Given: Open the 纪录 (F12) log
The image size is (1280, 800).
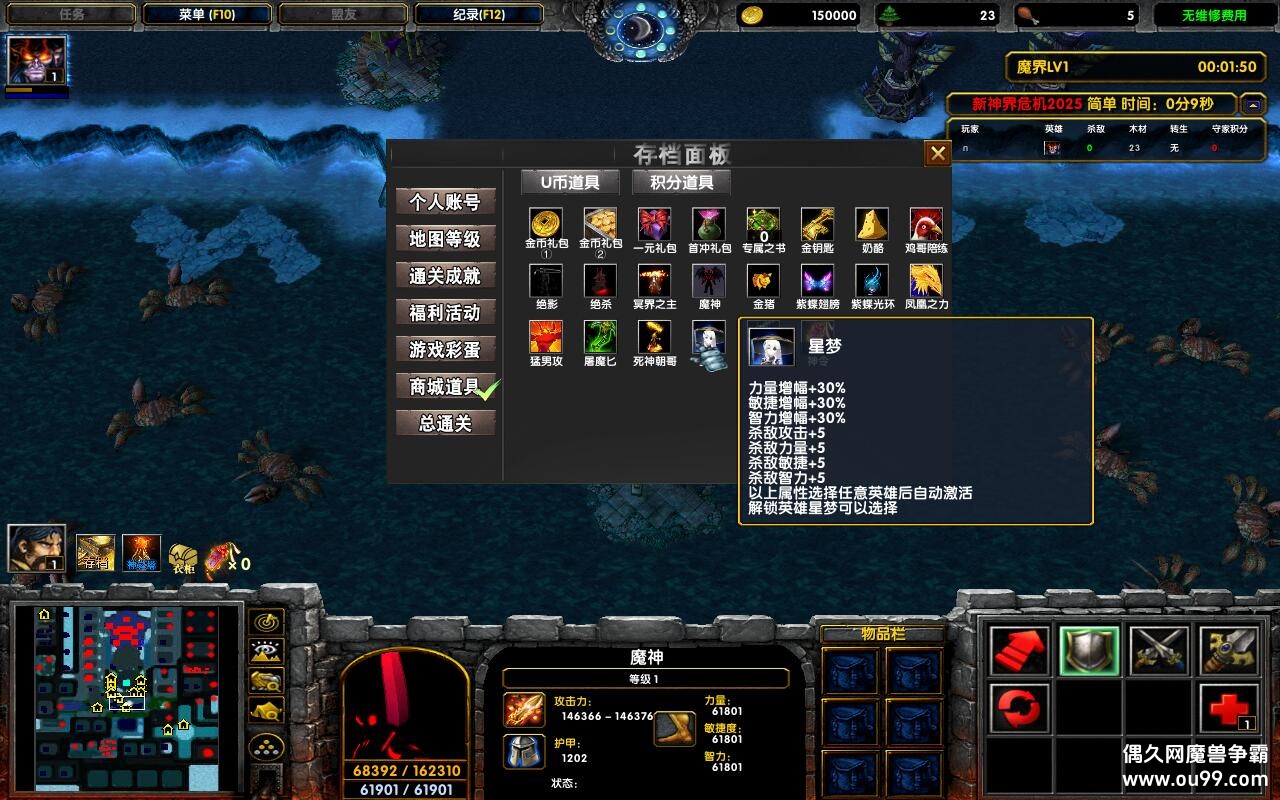Looking at the screenshot, I should click(478, 15).
